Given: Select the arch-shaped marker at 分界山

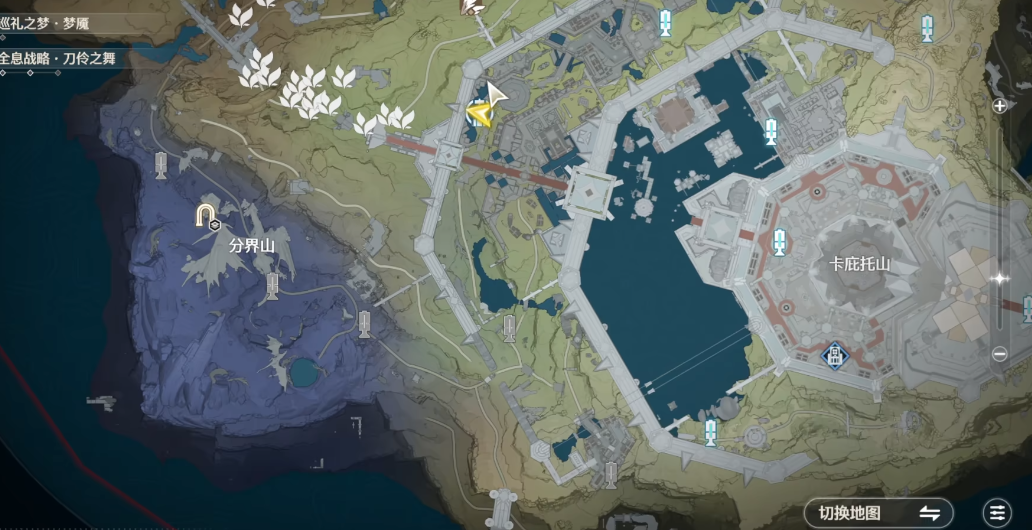Looking at the screenshot, I should pyautogui.click(x=206, y=215).
